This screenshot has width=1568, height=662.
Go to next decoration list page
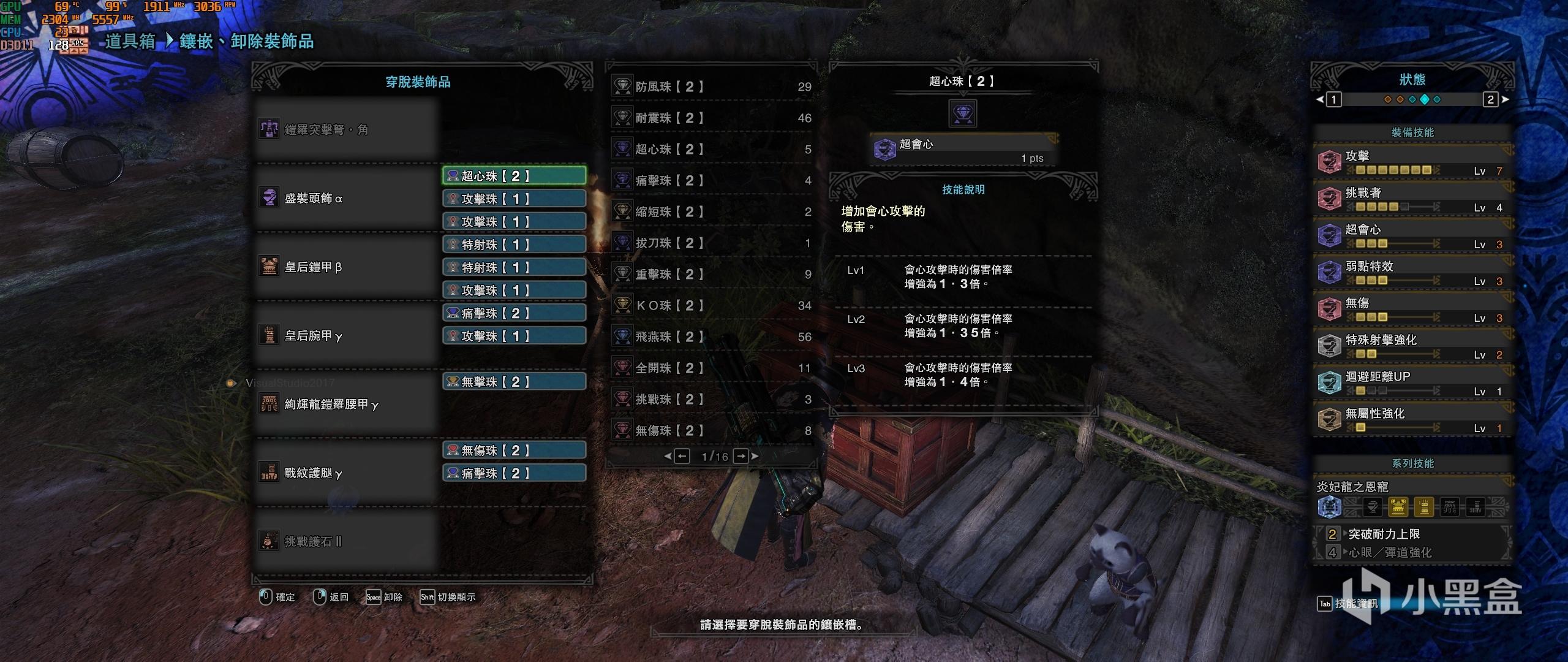(x=741, y=456)
